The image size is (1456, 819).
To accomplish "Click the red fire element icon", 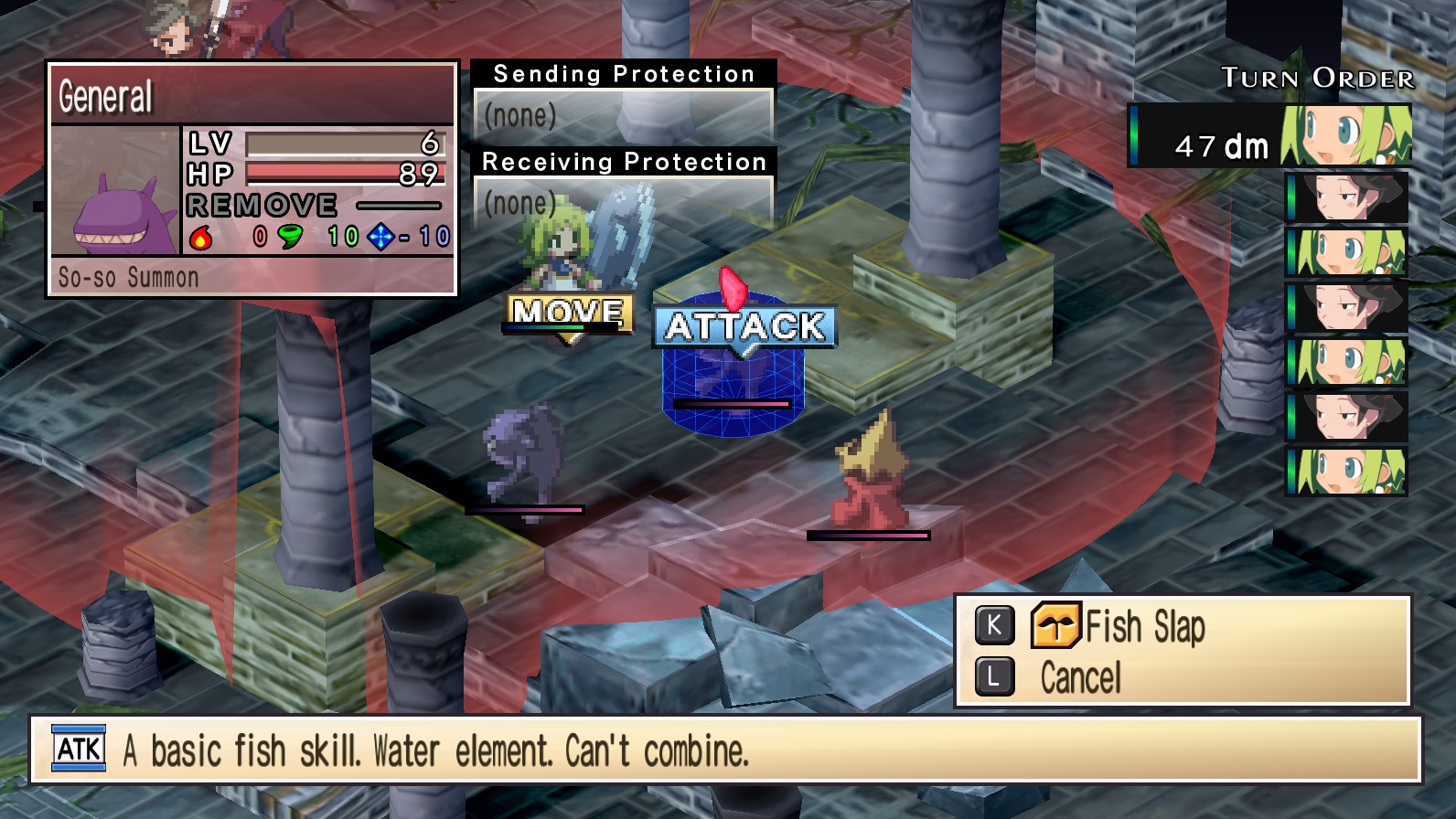I will pos(201,236).
